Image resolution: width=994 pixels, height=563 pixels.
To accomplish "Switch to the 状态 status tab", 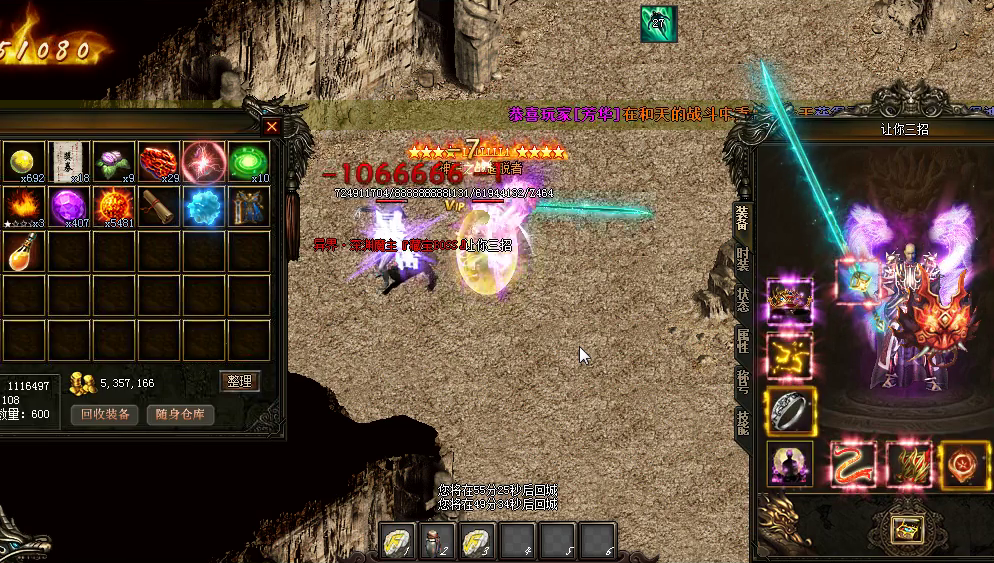I will pyautogui.click(x=742, y=299).
